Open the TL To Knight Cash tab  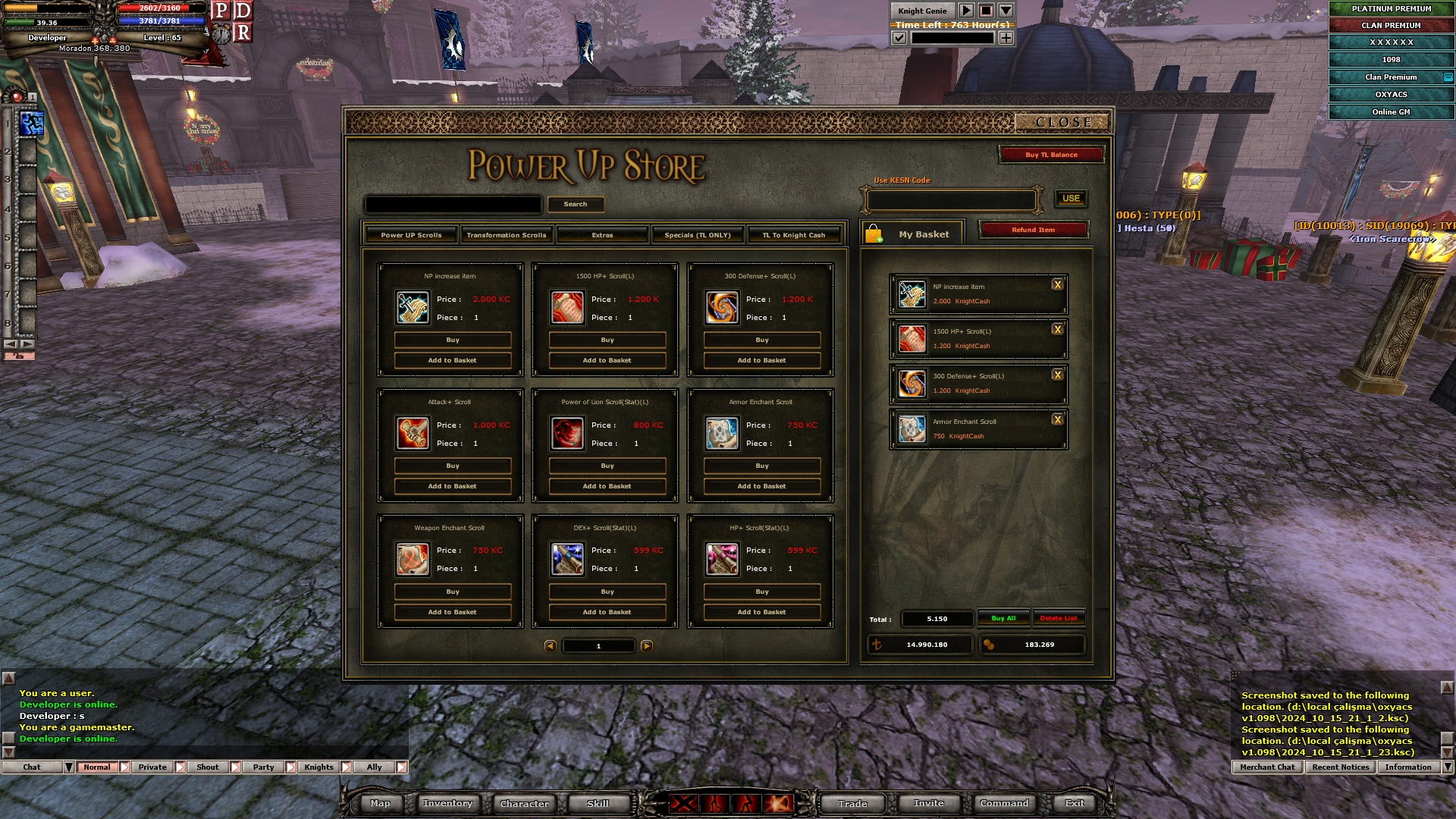[x=793, y=235]
